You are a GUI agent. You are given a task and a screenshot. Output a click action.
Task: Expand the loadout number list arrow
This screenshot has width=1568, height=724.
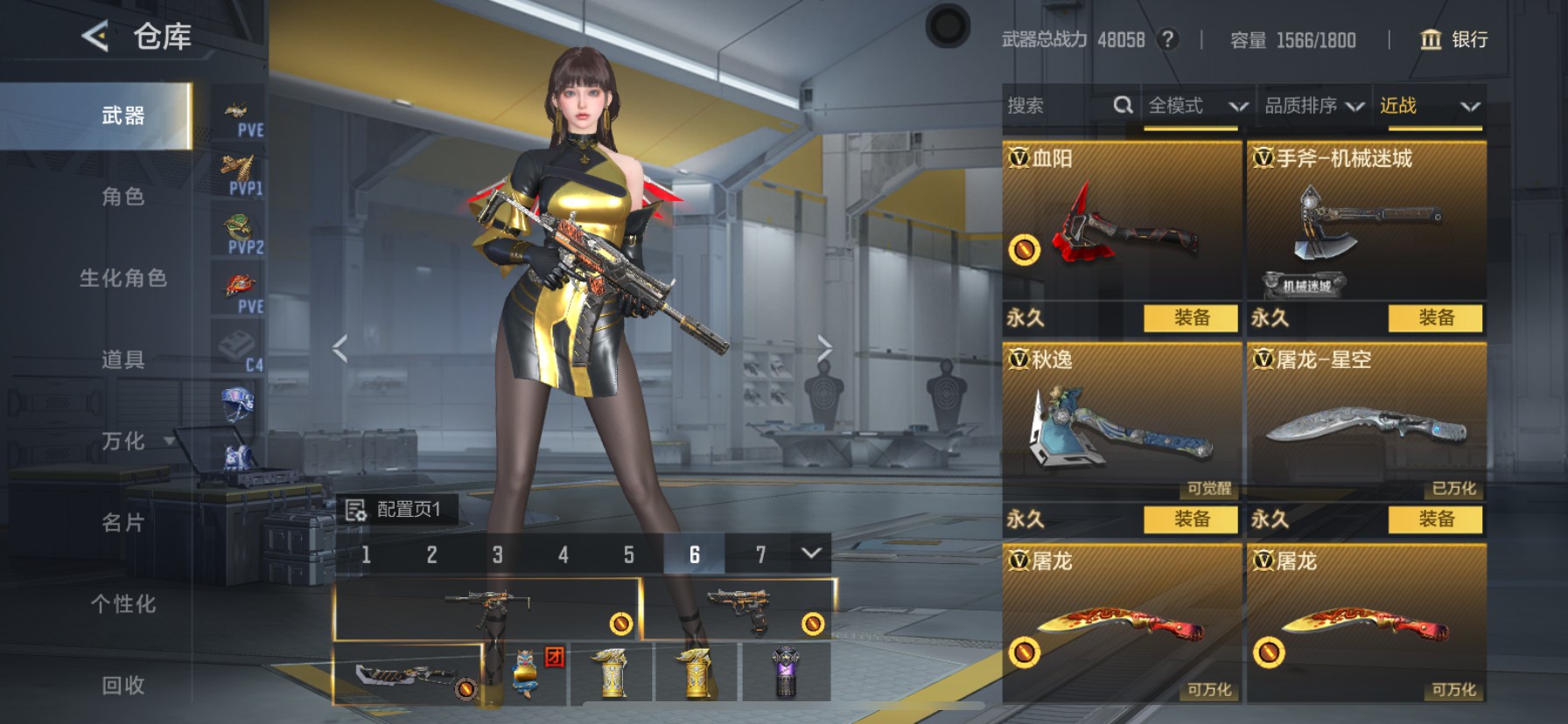pyautogui.click(x=811, y=553)
